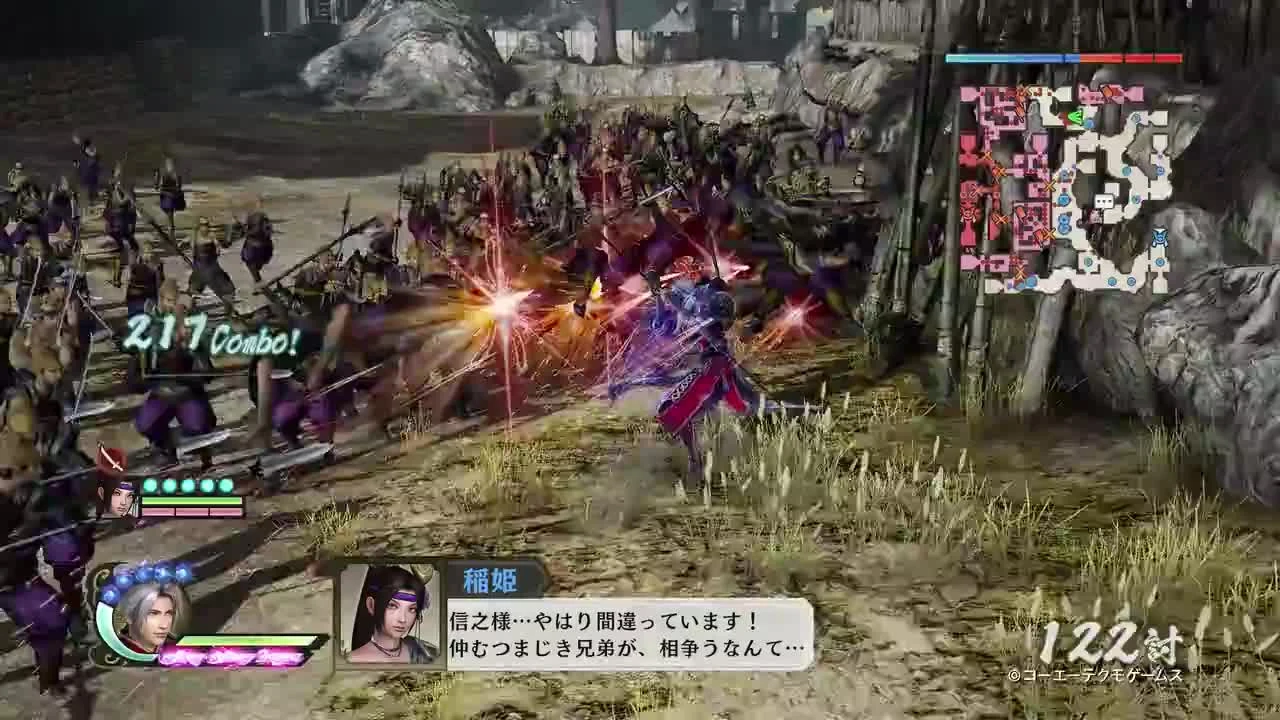Select the red sword emblem on the ally portrait
This screenshot has height=720, width=1280.
point(110,458)
